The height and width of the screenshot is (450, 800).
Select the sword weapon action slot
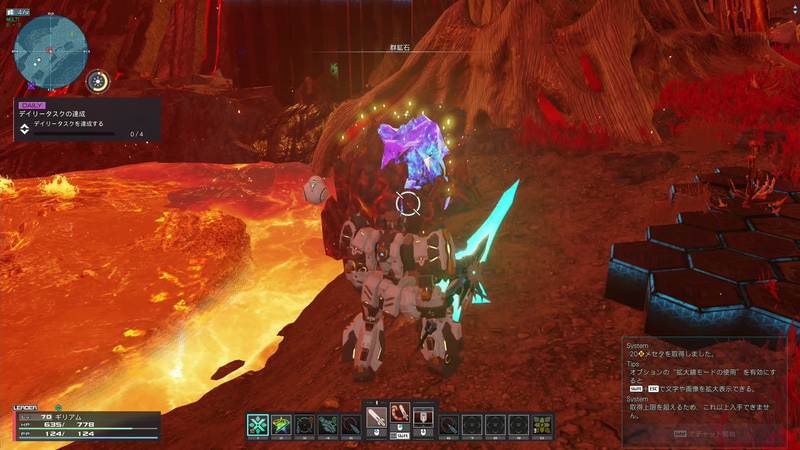point(377,417)
